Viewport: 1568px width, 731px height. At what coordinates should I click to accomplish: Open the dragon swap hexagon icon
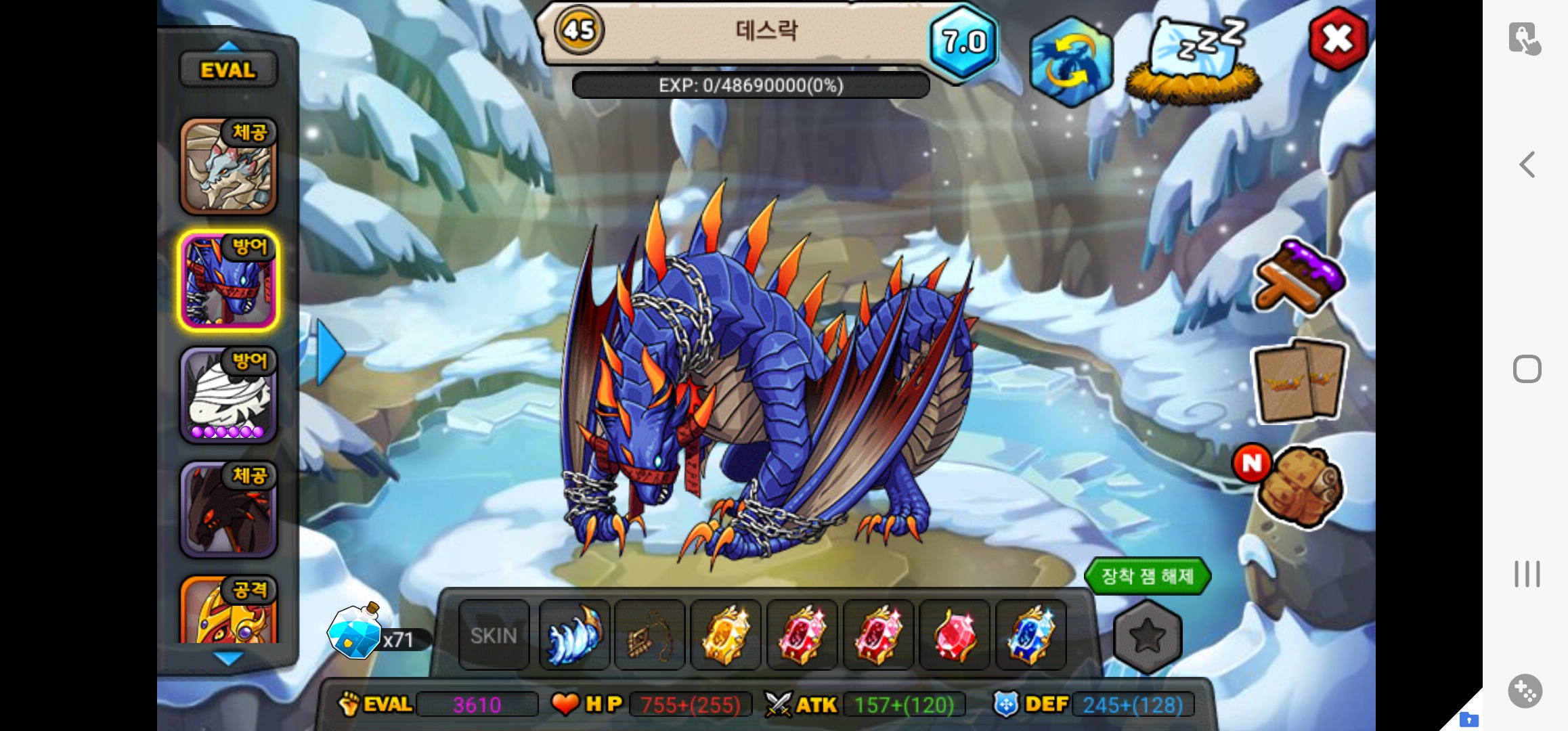pos(1070,62)
